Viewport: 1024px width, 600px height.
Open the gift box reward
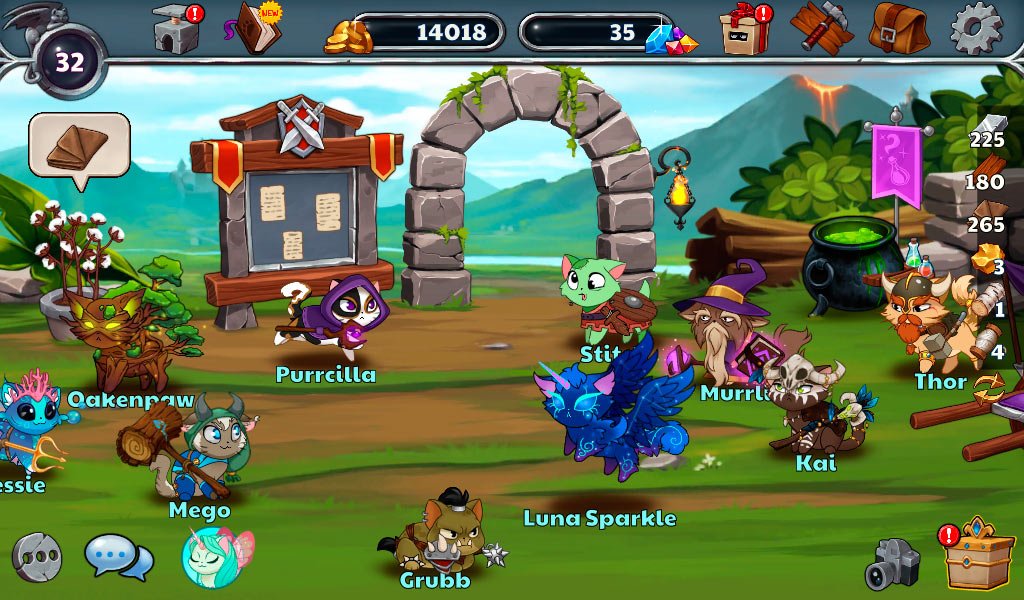(744, 28)
